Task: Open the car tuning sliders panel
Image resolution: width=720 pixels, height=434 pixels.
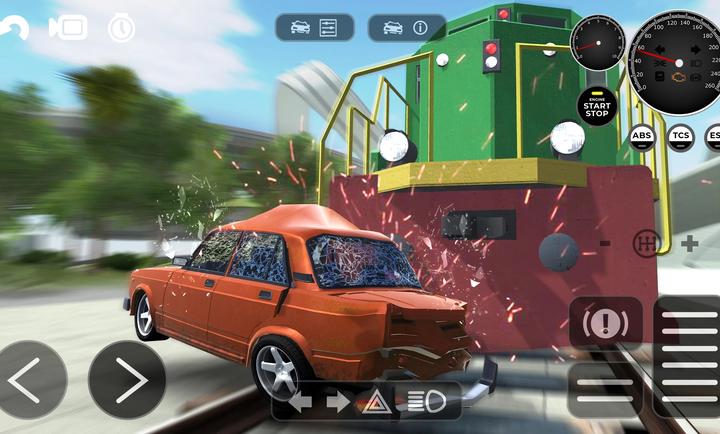Action: pyautogui.click(x=315, y=27)
